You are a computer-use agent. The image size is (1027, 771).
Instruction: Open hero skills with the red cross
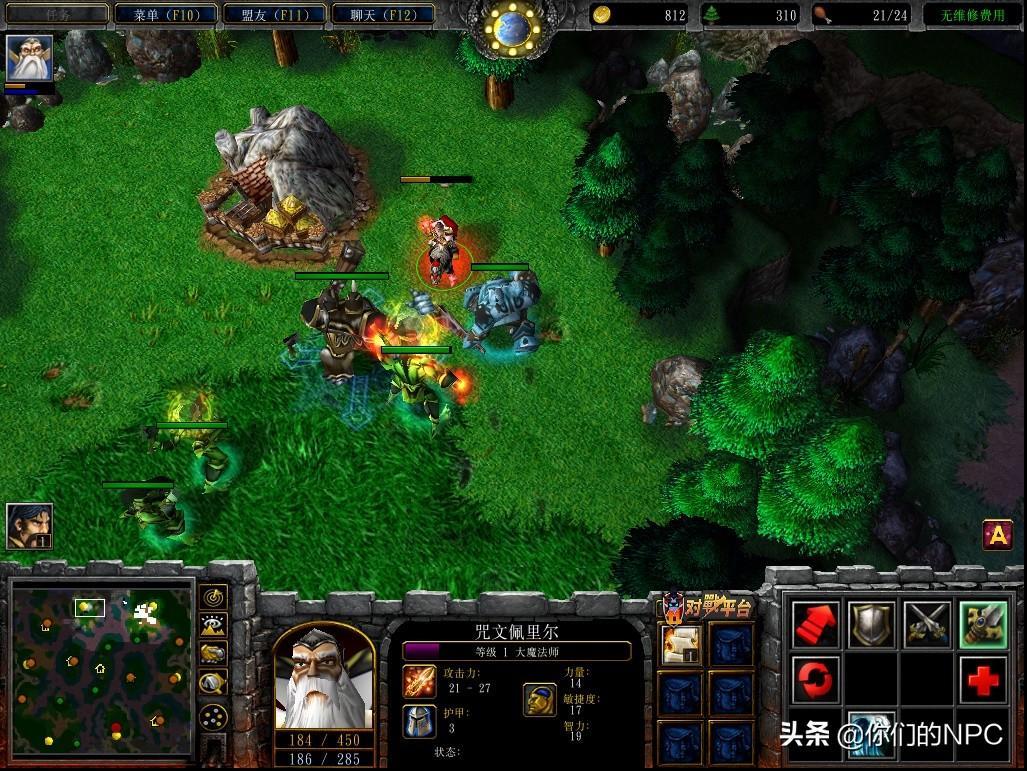(x=983, y=681)
